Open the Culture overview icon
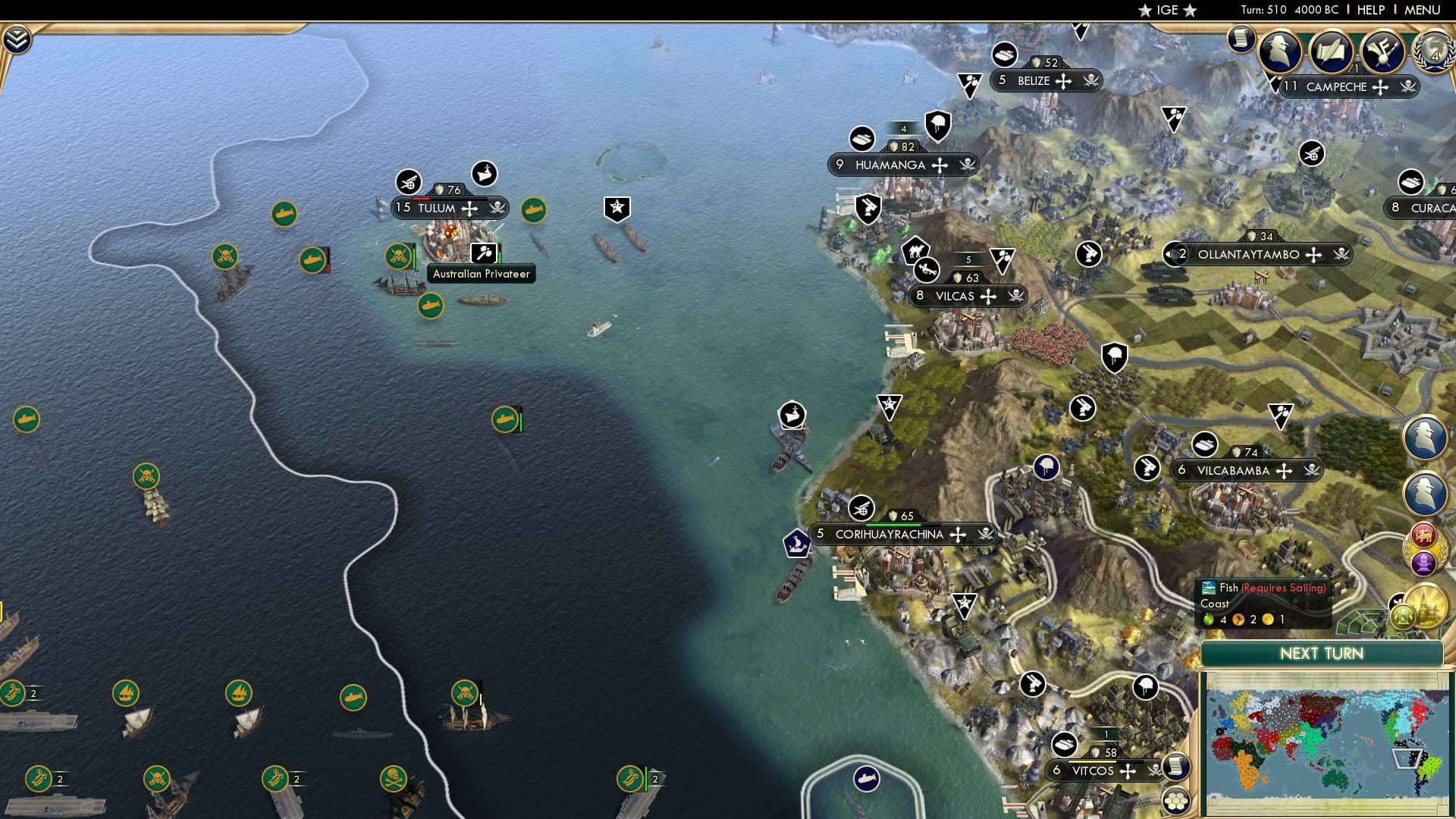Viewport: 1456px width, 819px height. click(1381, 52)
